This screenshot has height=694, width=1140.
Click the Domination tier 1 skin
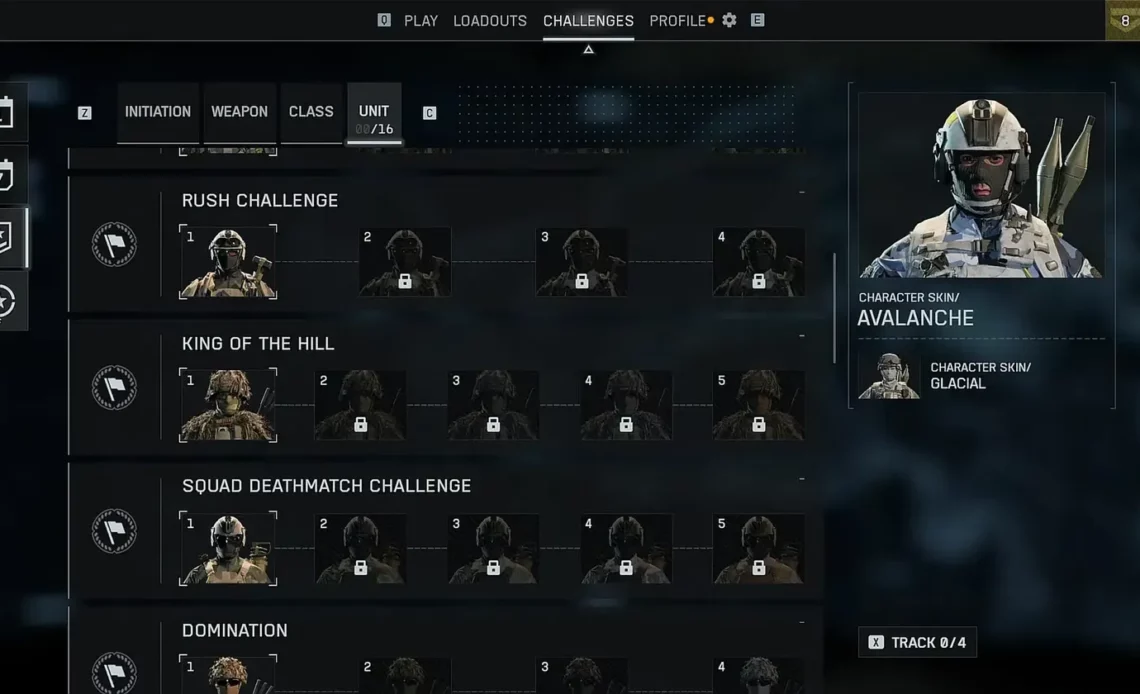pyautogui.click(x=228, y=675)
